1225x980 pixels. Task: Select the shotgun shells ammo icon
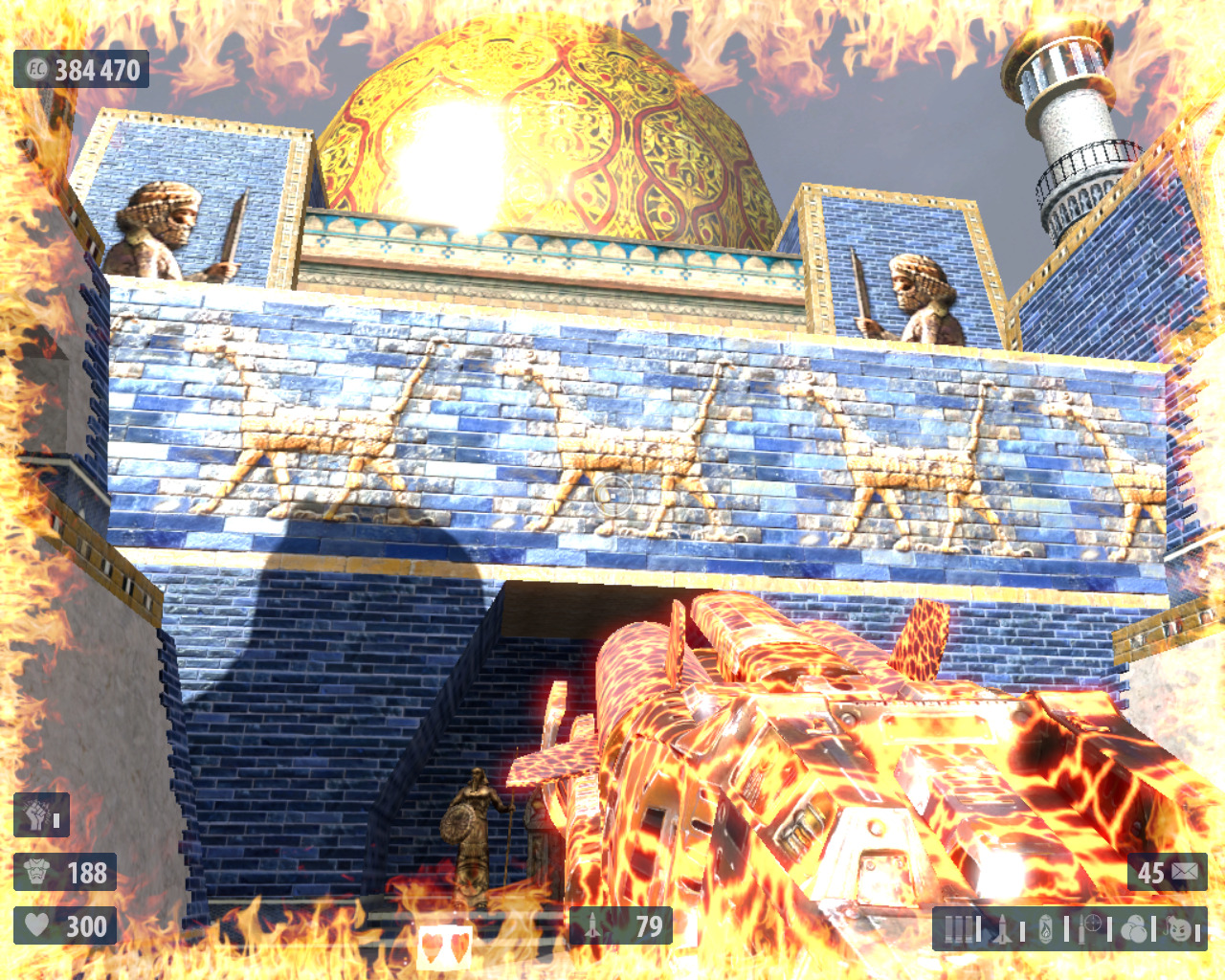pyautogui.click(x=958, y=928)
